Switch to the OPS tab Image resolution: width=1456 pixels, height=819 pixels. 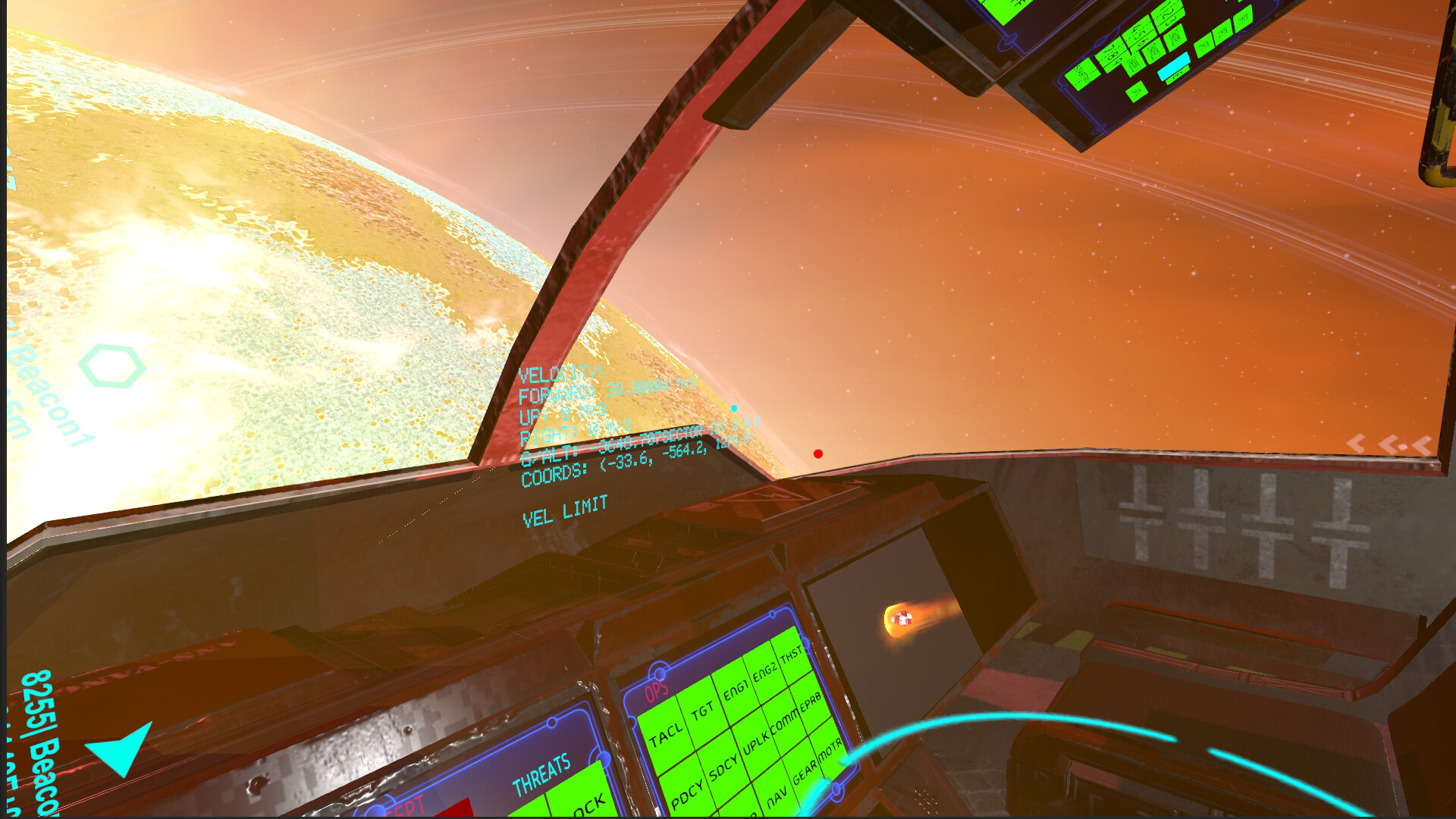point(657,689)
